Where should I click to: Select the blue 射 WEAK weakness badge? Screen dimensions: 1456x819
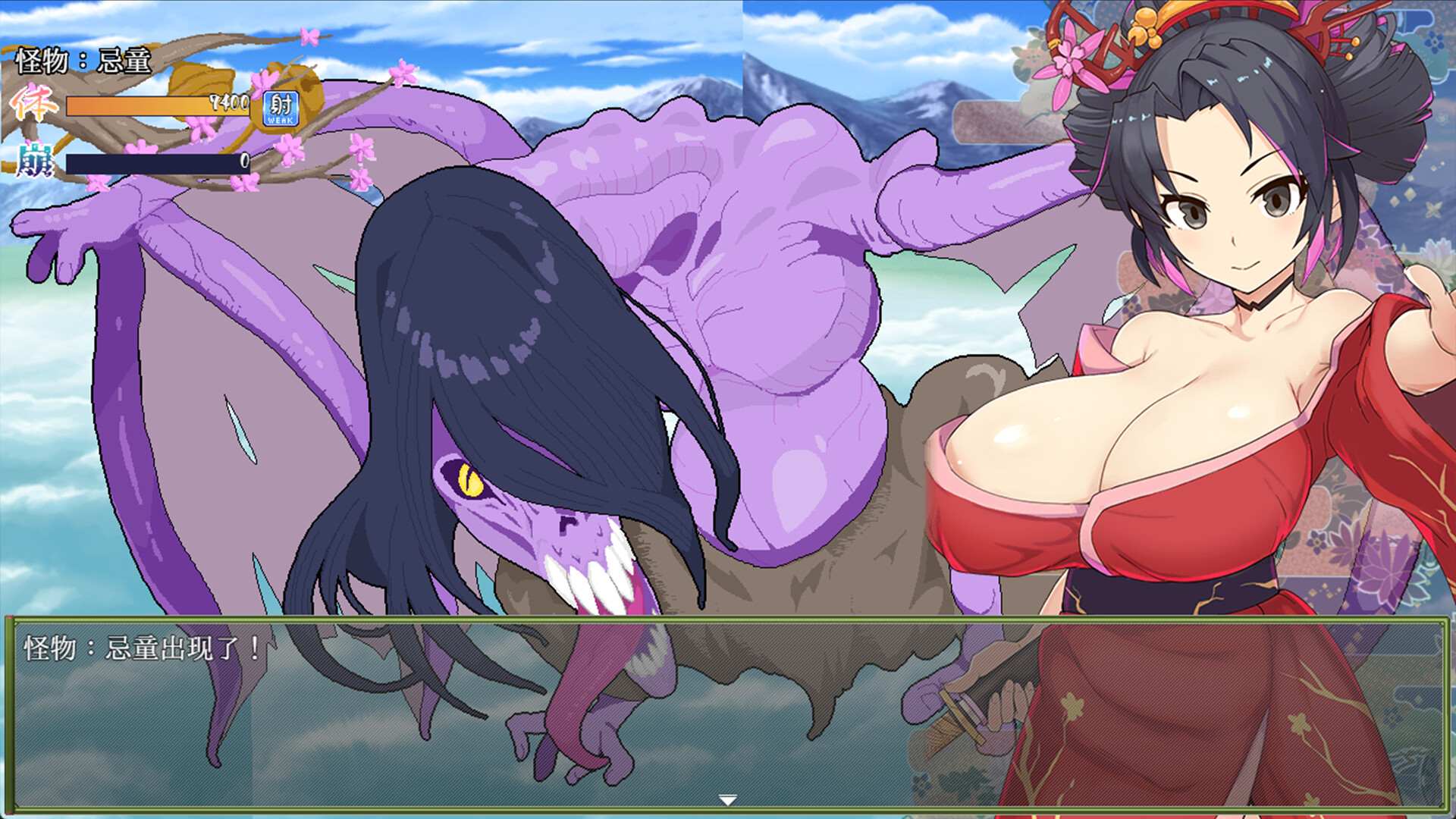[x=279, y=108]
